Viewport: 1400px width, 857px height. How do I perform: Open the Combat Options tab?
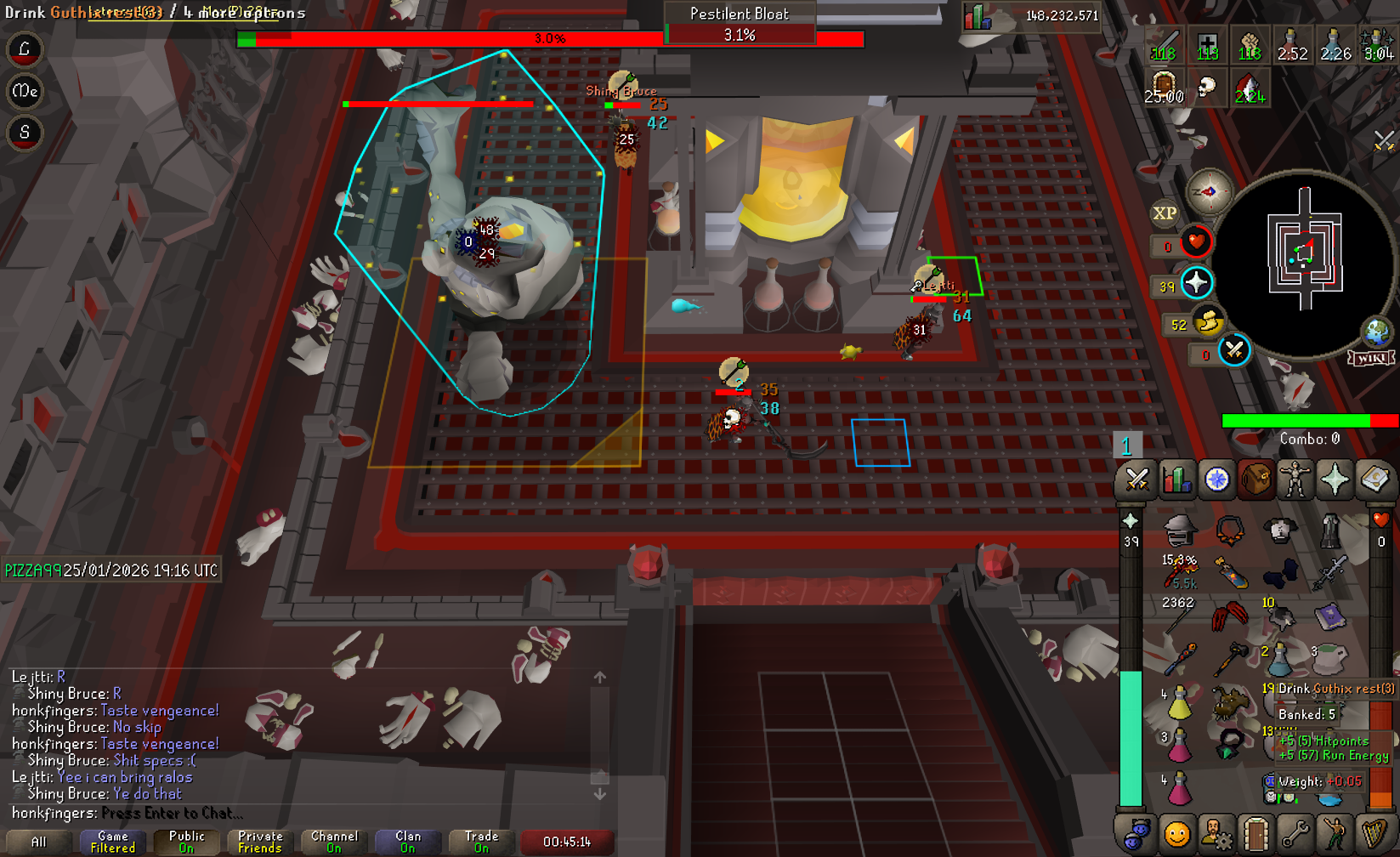(1136, 480)
